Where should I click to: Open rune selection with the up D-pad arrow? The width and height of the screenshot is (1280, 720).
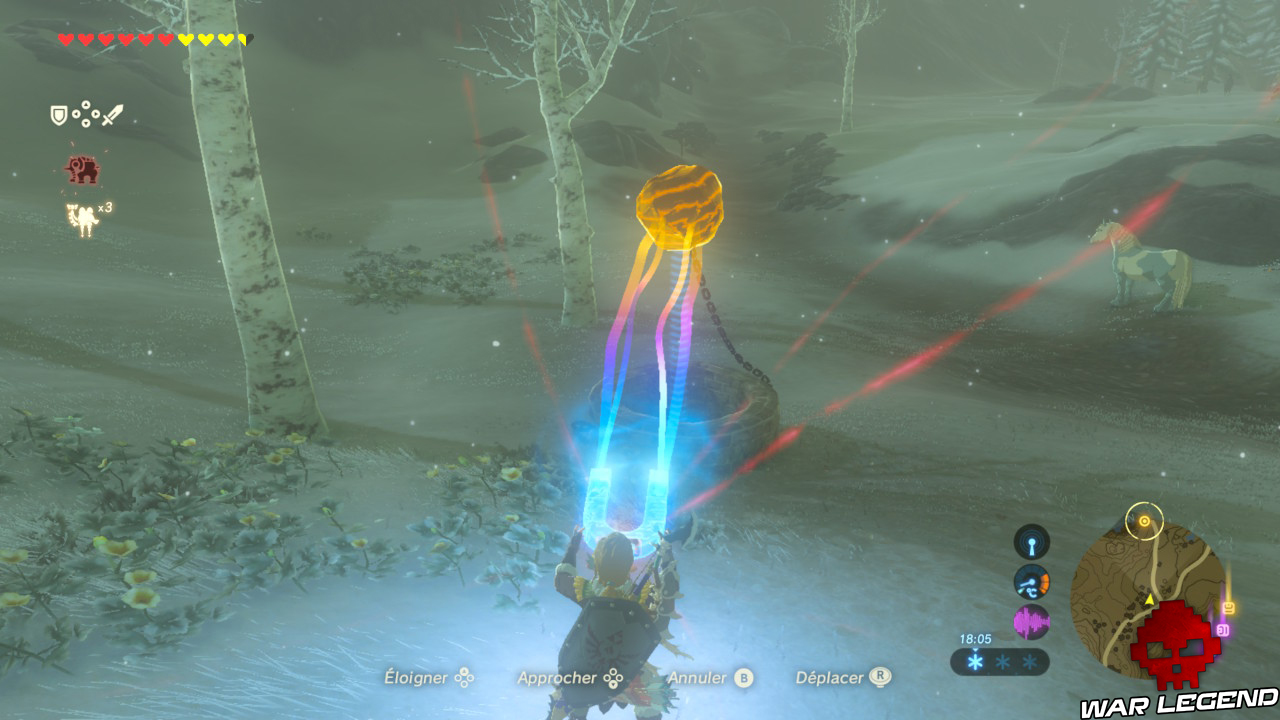point(86,104)
